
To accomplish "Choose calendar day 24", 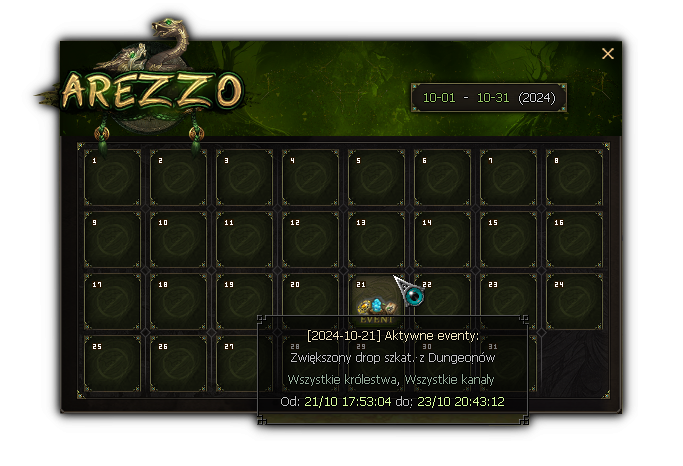I will tap(574, 301).
